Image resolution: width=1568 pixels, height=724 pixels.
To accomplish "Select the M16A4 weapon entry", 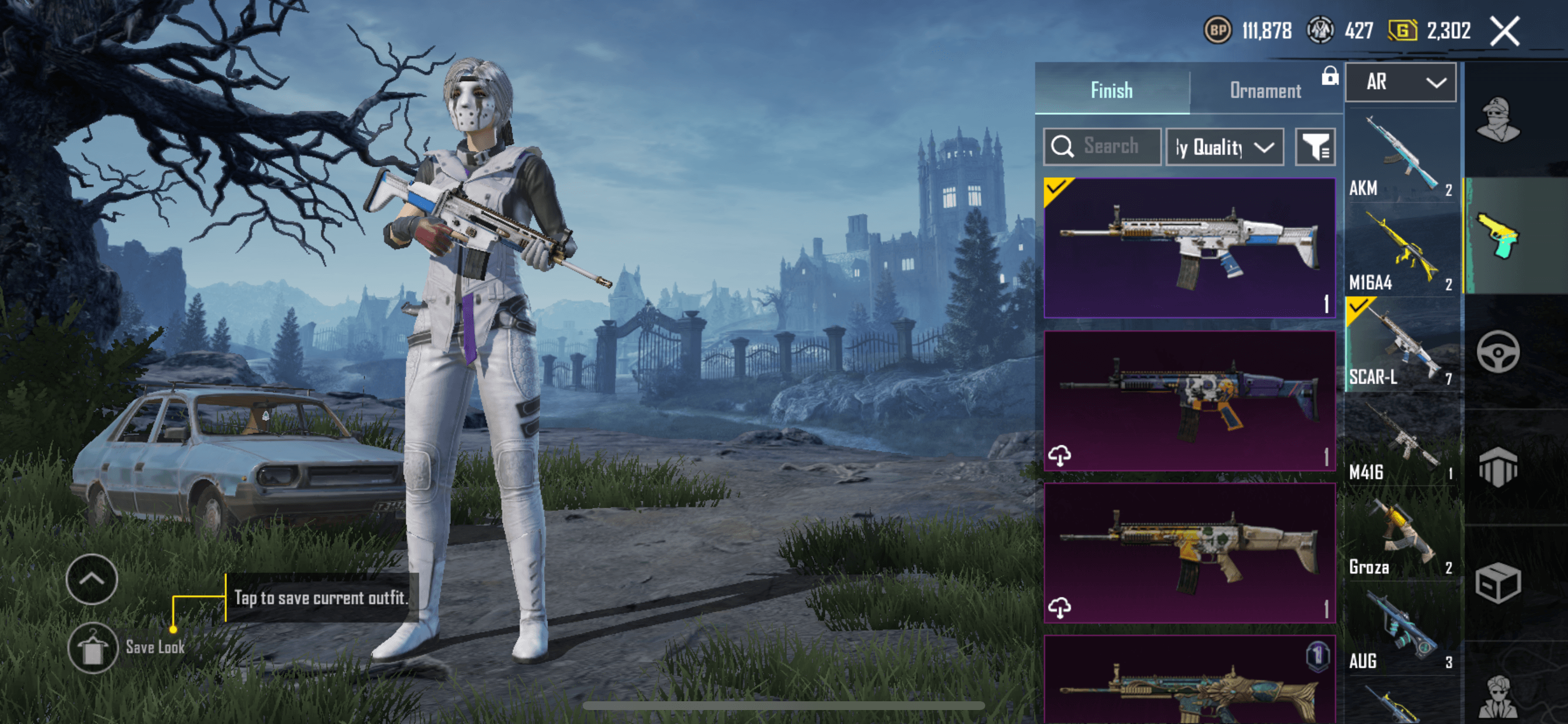I will click(x=1400, y=251).
